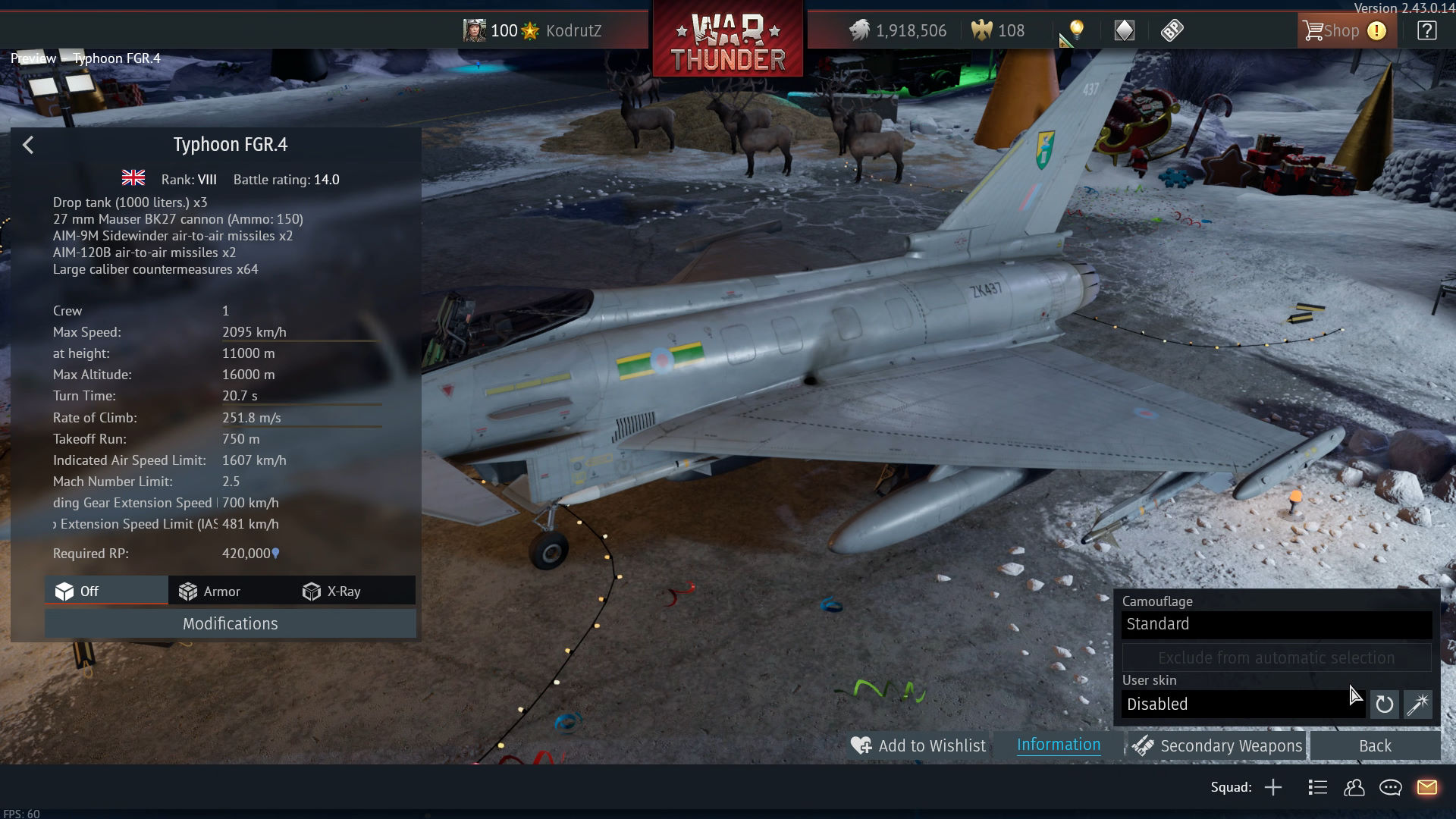Screen dimensions: 1456x819
Task: Refresh the user skin list
Action: tap(1384, 704)
